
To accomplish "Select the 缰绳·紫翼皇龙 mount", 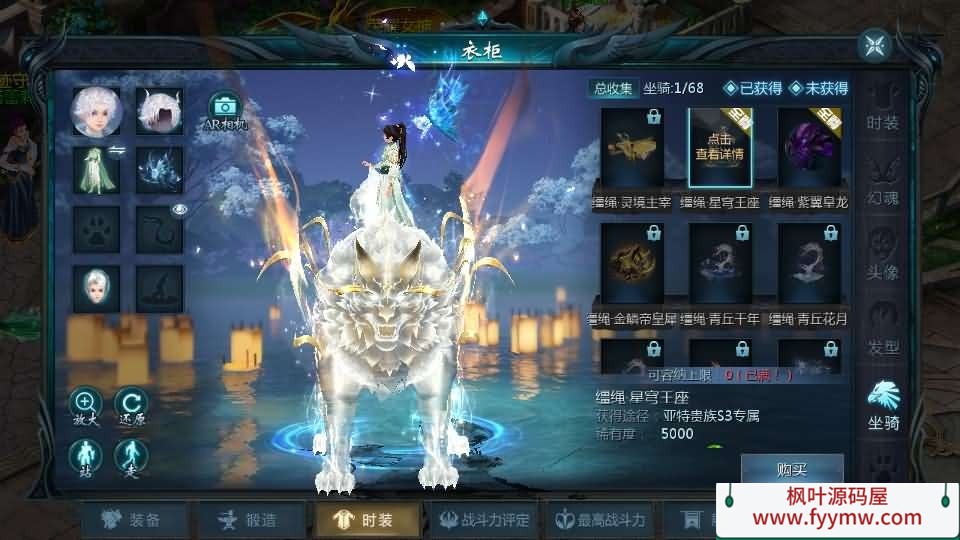I will click(x=809, y=148).
